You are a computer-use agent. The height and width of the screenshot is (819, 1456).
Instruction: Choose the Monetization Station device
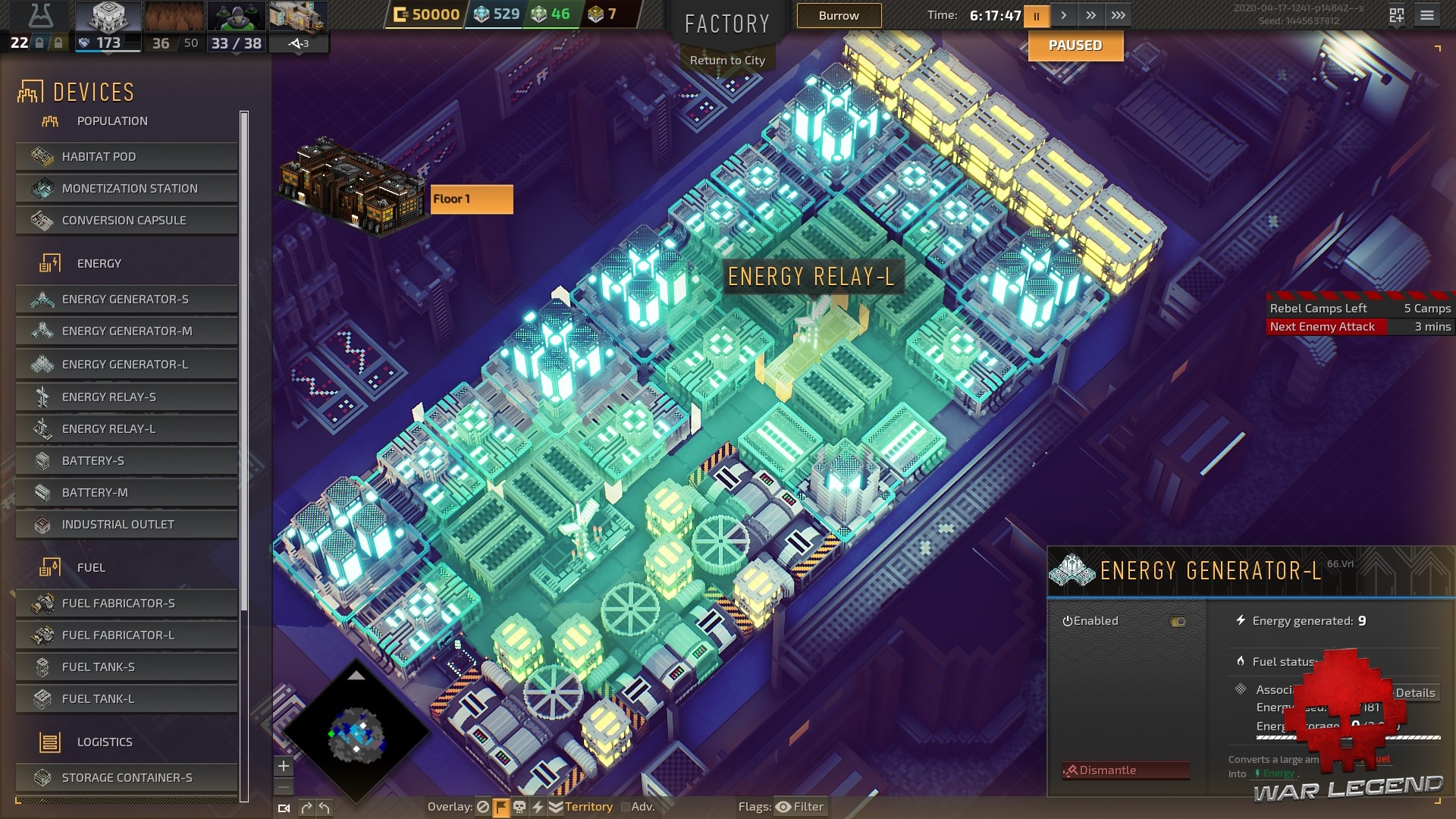[127, 189]
